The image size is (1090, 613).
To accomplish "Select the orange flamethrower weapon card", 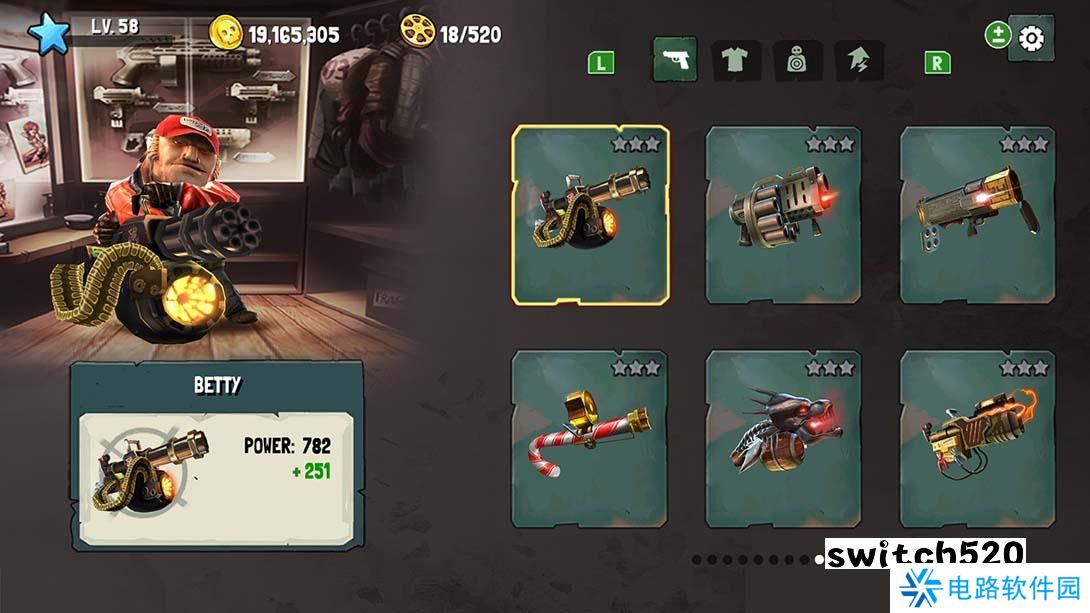I will click(977, 439).
